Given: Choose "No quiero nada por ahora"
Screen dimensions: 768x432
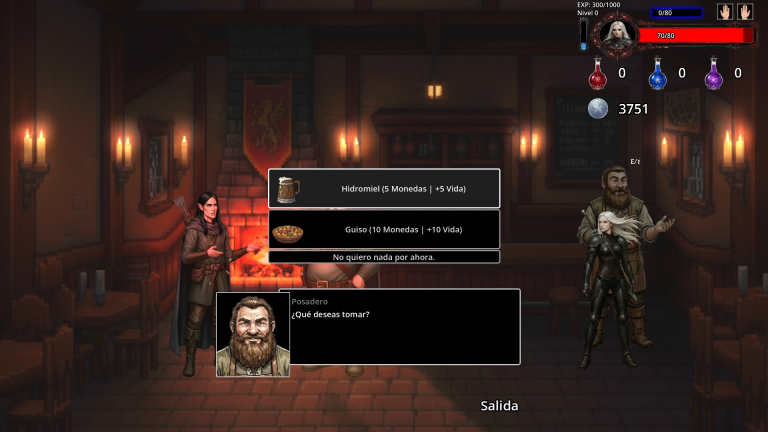Looking at the screenshot, I should click(x=384, y=257).
